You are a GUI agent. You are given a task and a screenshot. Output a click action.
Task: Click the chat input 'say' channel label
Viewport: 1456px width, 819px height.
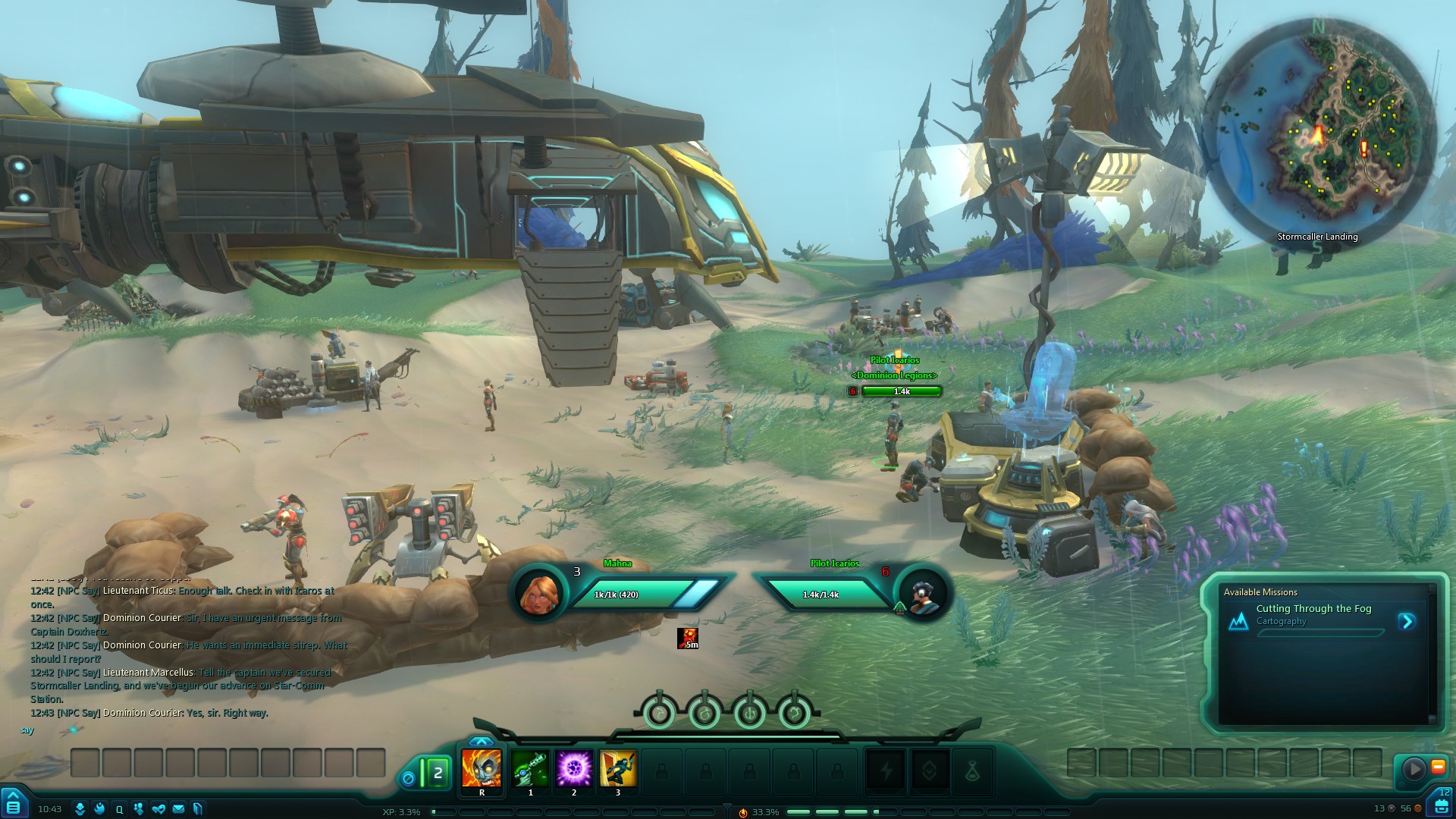[27, 730]
